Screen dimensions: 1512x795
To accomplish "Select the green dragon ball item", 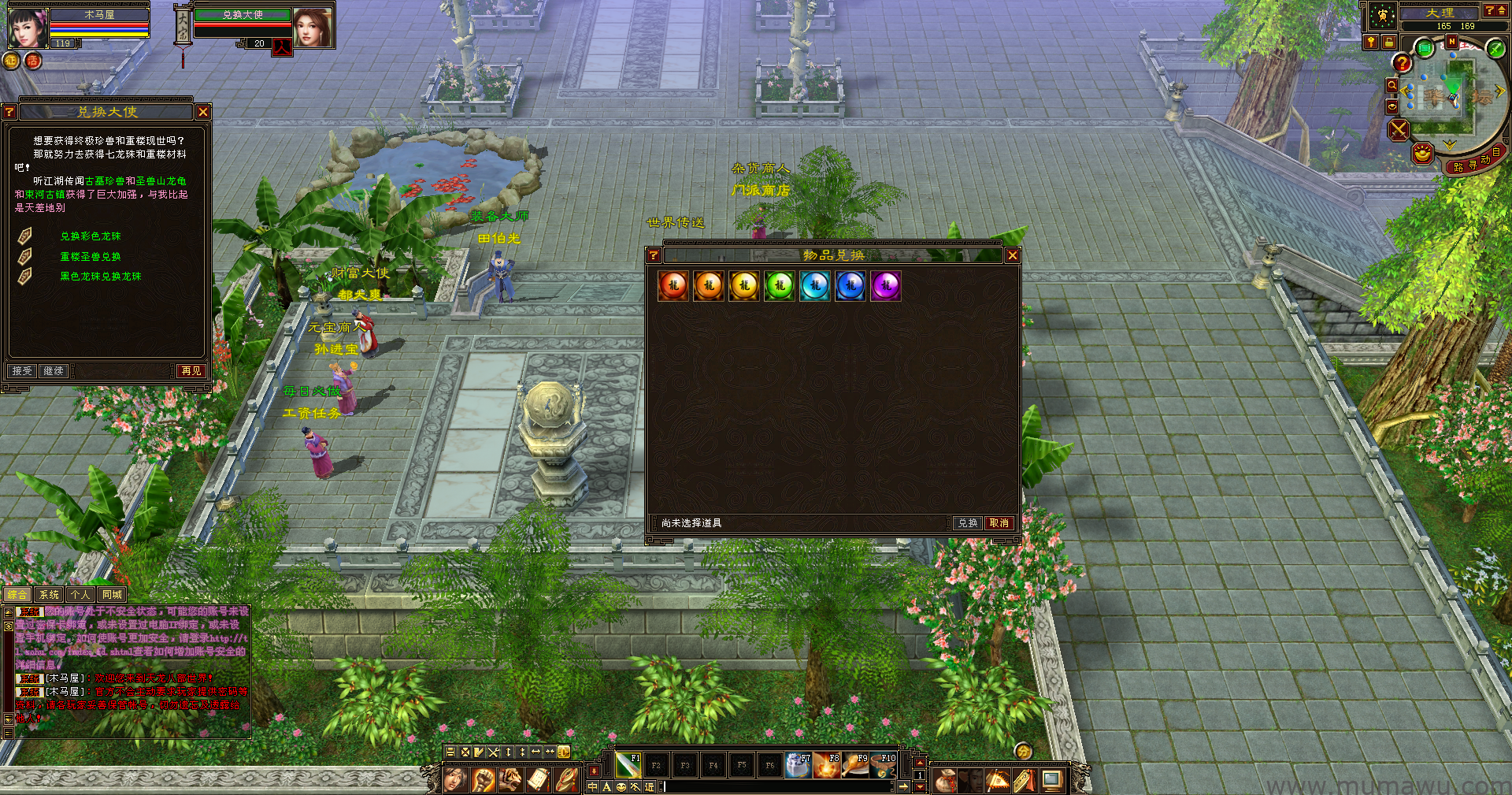I will tap(780, 285).
